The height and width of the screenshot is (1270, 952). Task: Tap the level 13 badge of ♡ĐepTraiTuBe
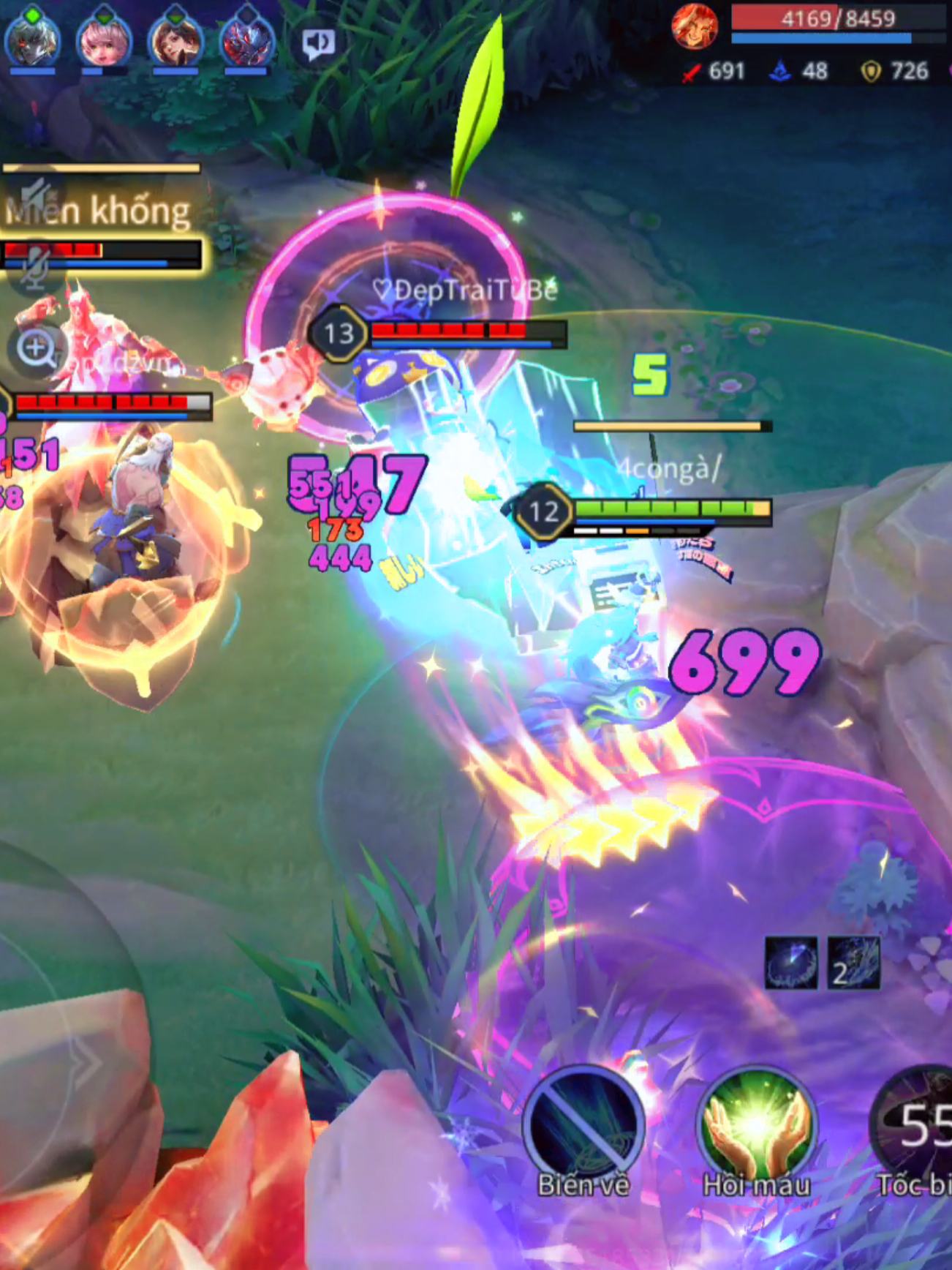(x=339, y=334)
